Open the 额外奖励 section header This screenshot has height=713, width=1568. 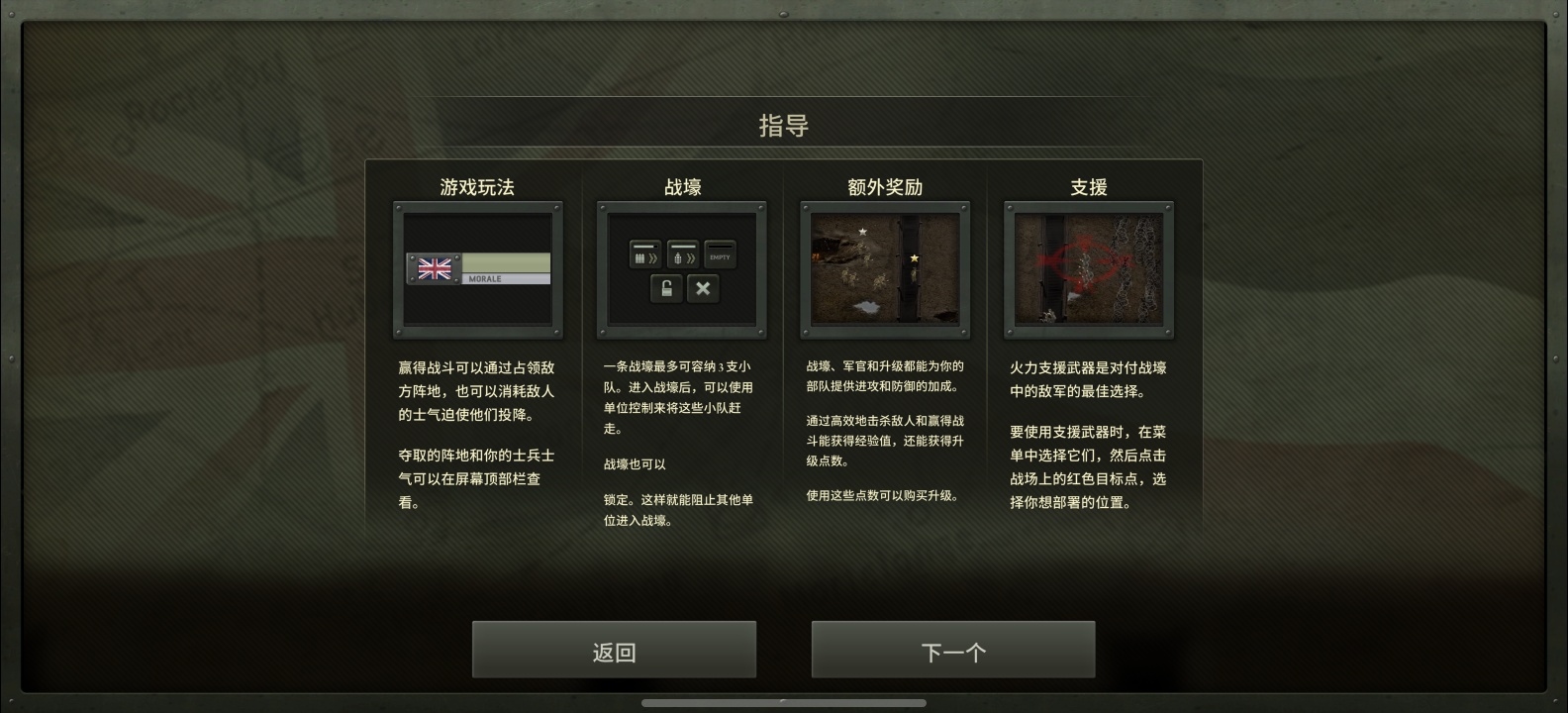coord(884,186)
